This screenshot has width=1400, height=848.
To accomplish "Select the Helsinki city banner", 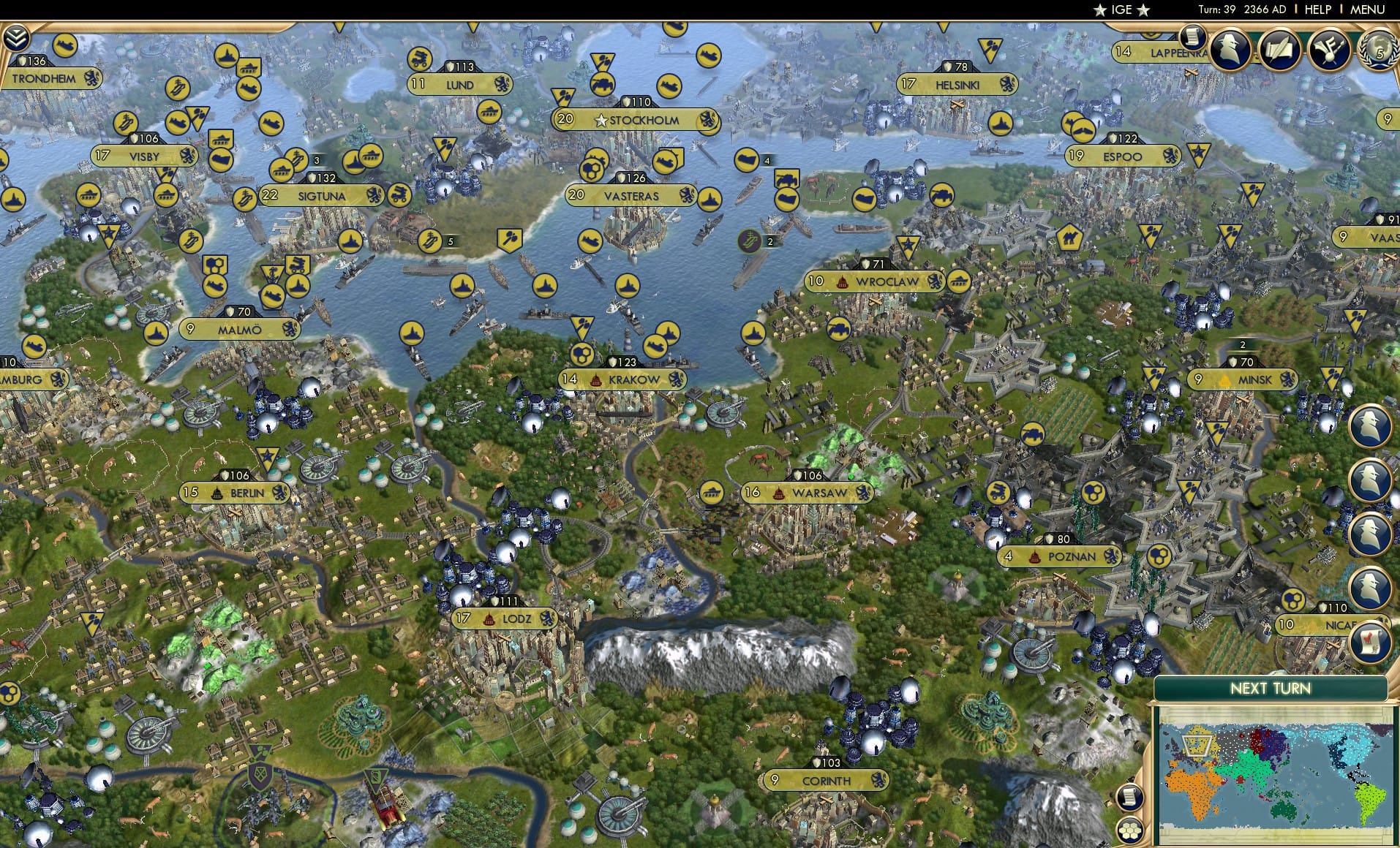I will pos(958,85).
